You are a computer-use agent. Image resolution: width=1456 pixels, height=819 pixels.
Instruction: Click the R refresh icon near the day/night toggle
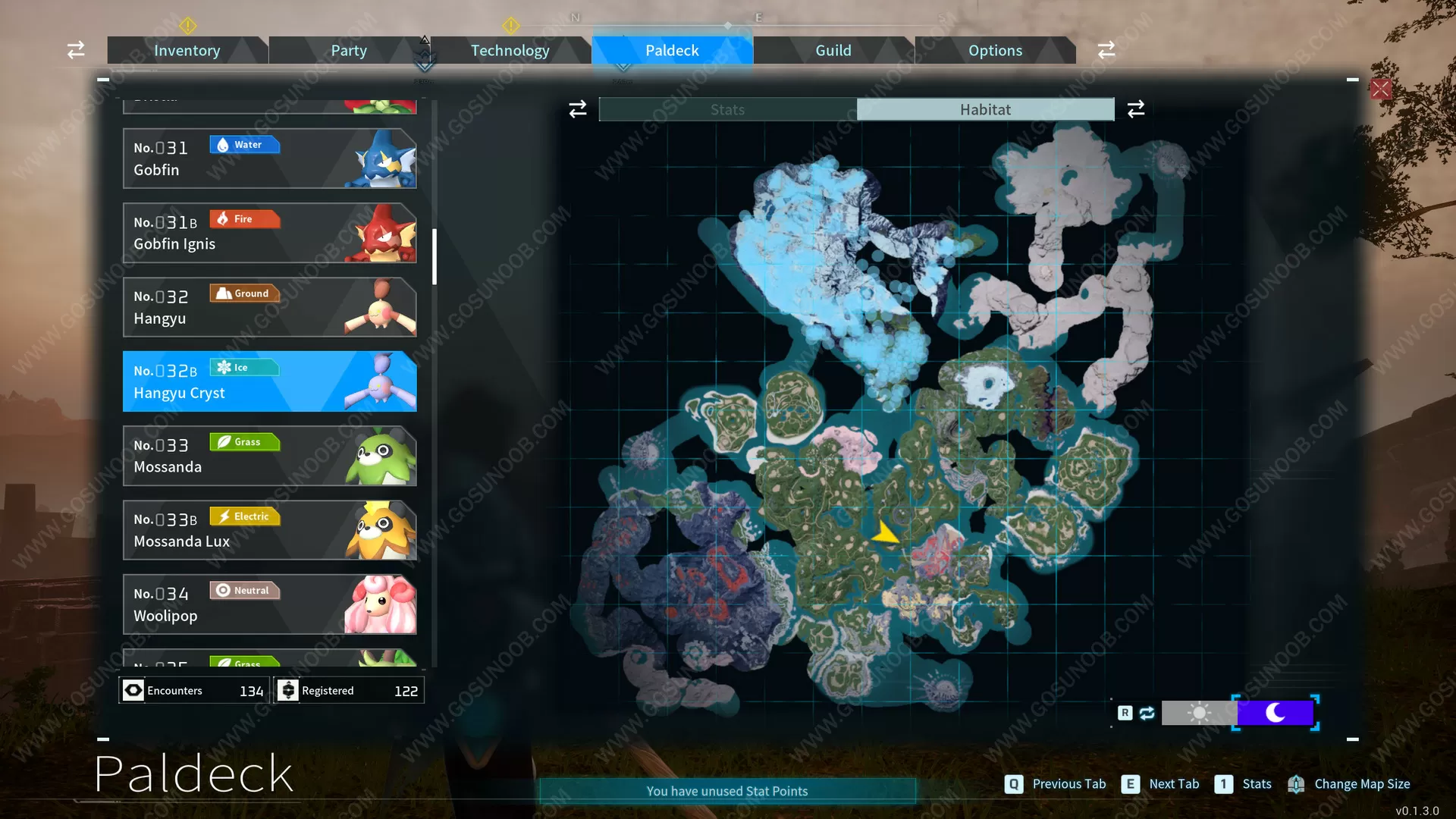click(1125, 713)
